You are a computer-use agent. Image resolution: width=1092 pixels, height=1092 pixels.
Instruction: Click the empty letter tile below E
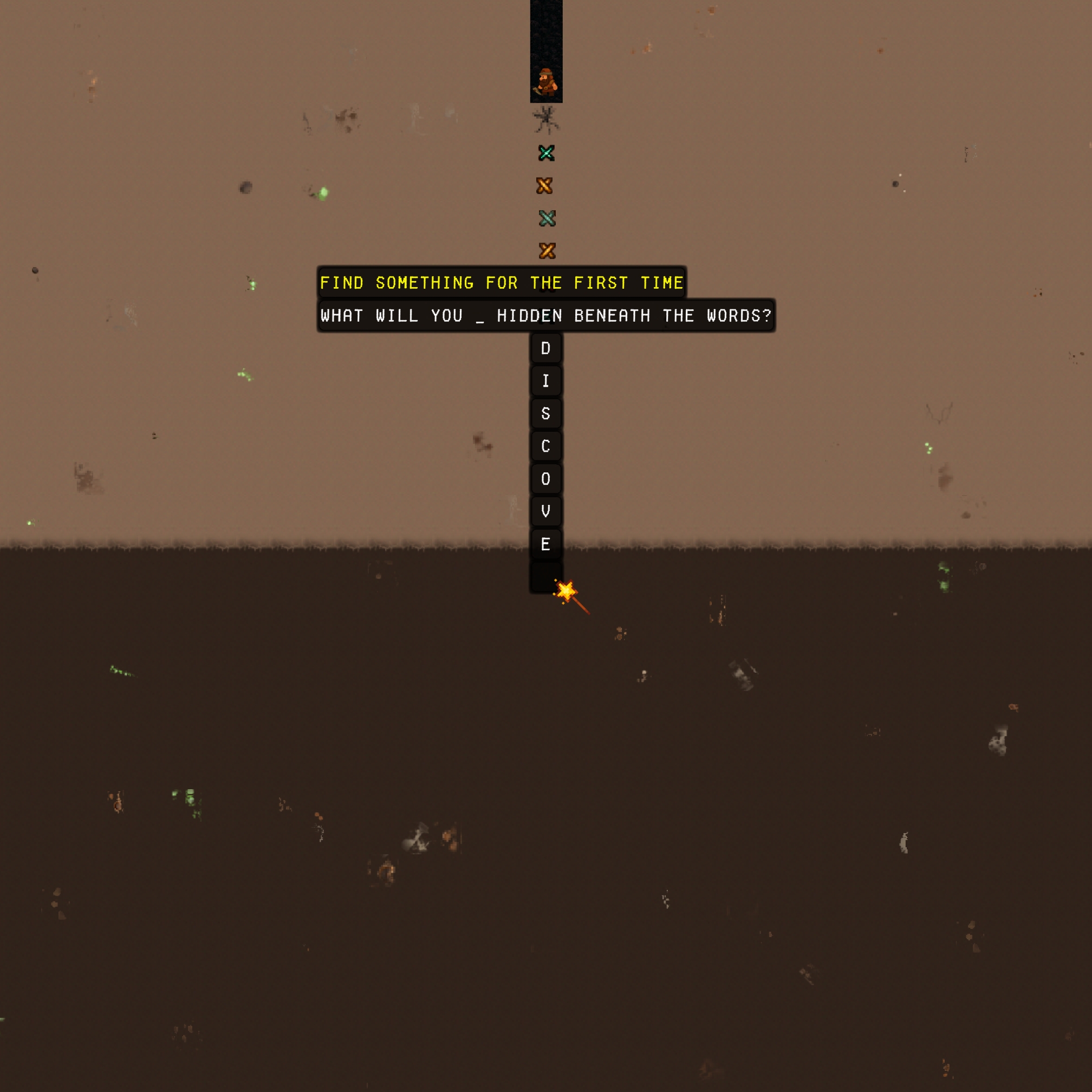point(544,576)
